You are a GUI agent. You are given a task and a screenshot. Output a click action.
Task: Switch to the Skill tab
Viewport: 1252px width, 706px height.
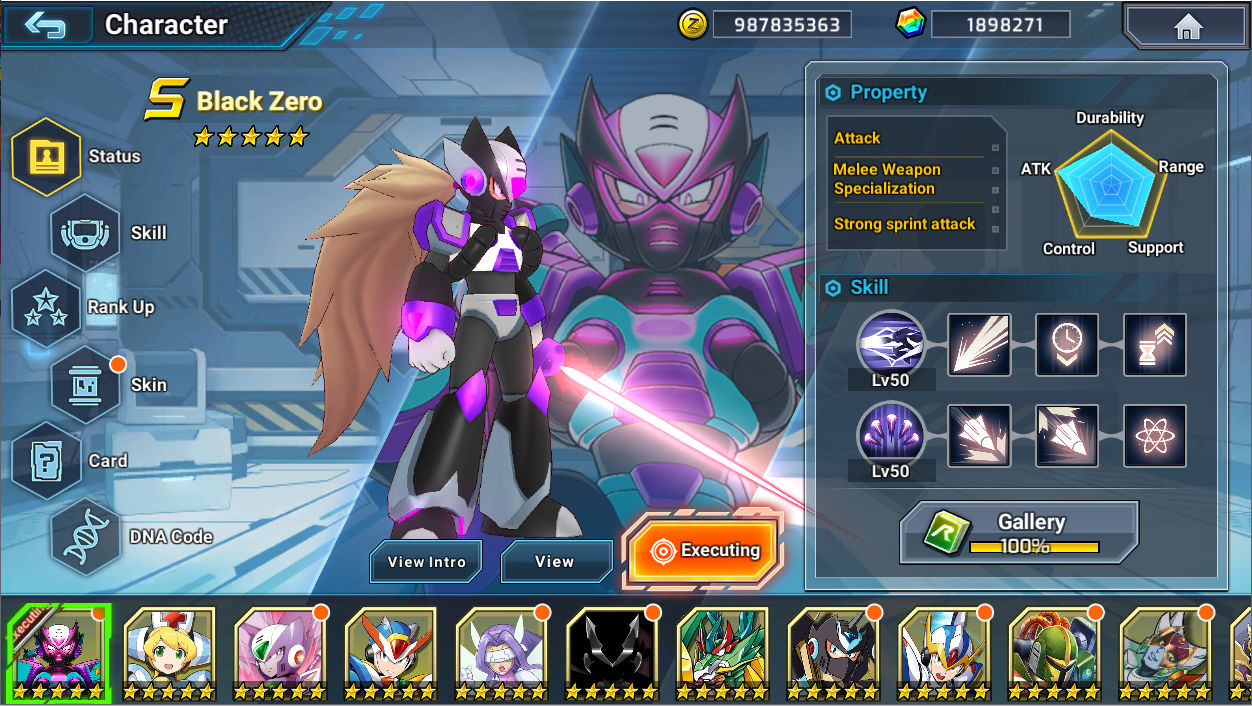85,233
